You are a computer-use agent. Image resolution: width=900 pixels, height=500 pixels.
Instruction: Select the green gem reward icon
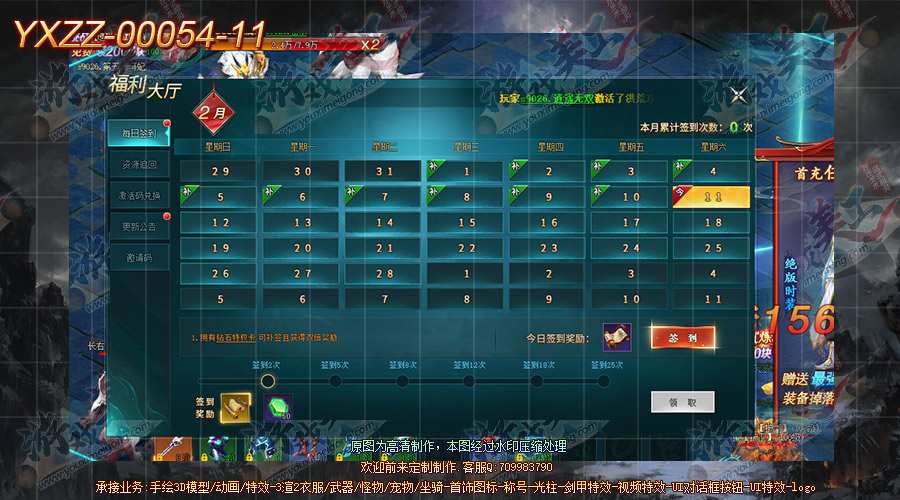point(277,406)
